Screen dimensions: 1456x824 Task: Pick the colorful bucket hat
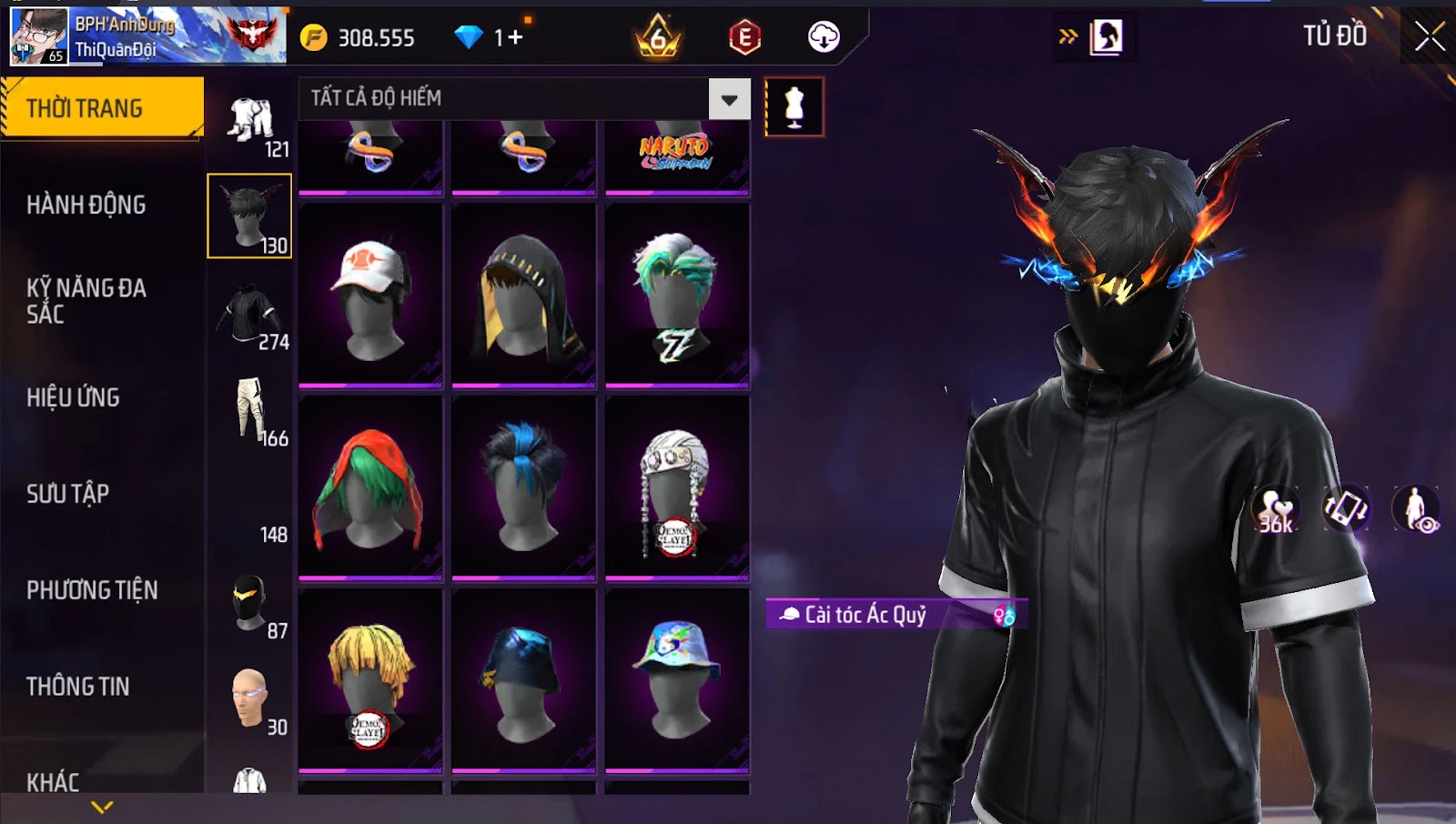click(677, 680)
